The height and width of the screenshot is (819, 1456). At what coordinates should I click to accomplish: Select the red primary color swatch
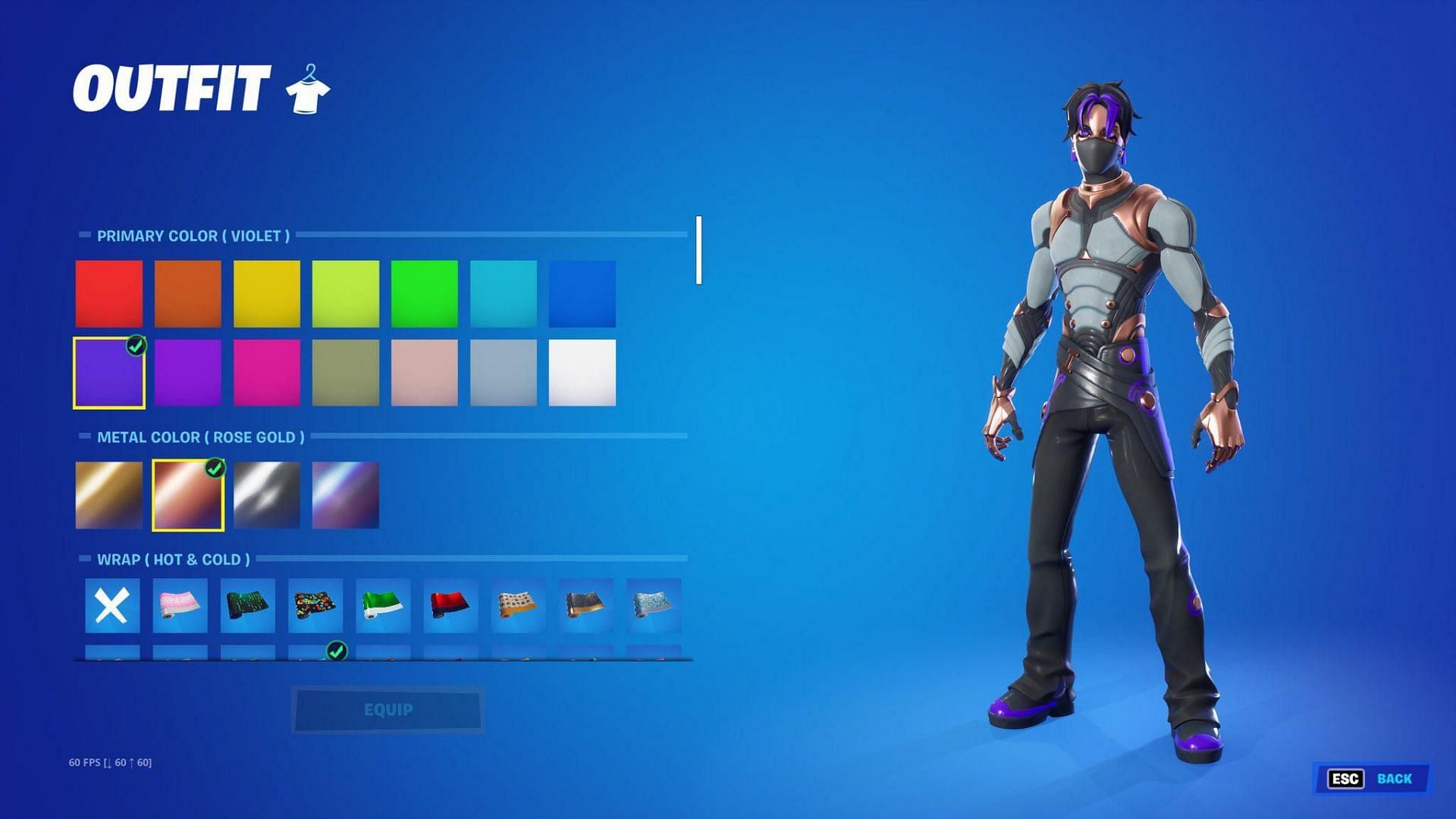click(x=109, y=293)
